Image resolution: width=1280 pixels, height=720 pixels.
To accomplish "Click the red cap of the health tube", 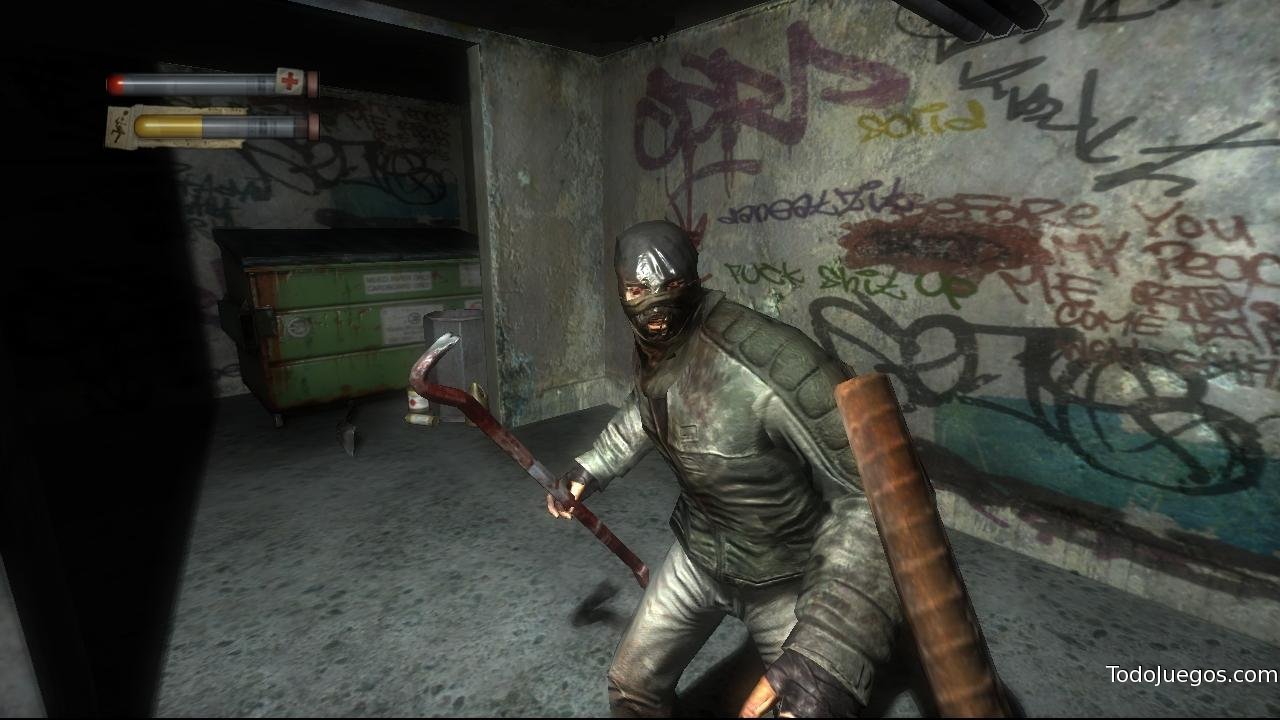I will (313, 82).
